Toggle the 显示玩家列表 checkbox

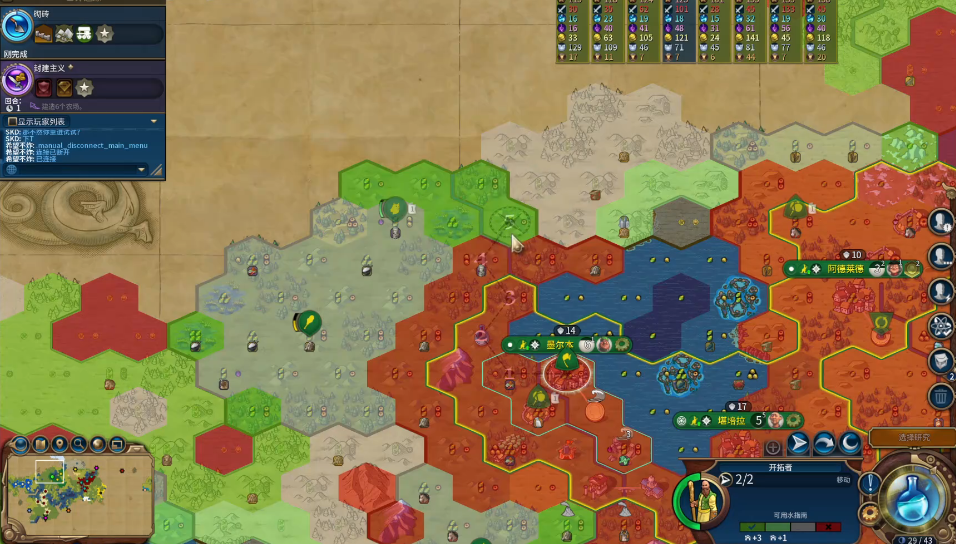pyautogui.click(x=12, y=121)
